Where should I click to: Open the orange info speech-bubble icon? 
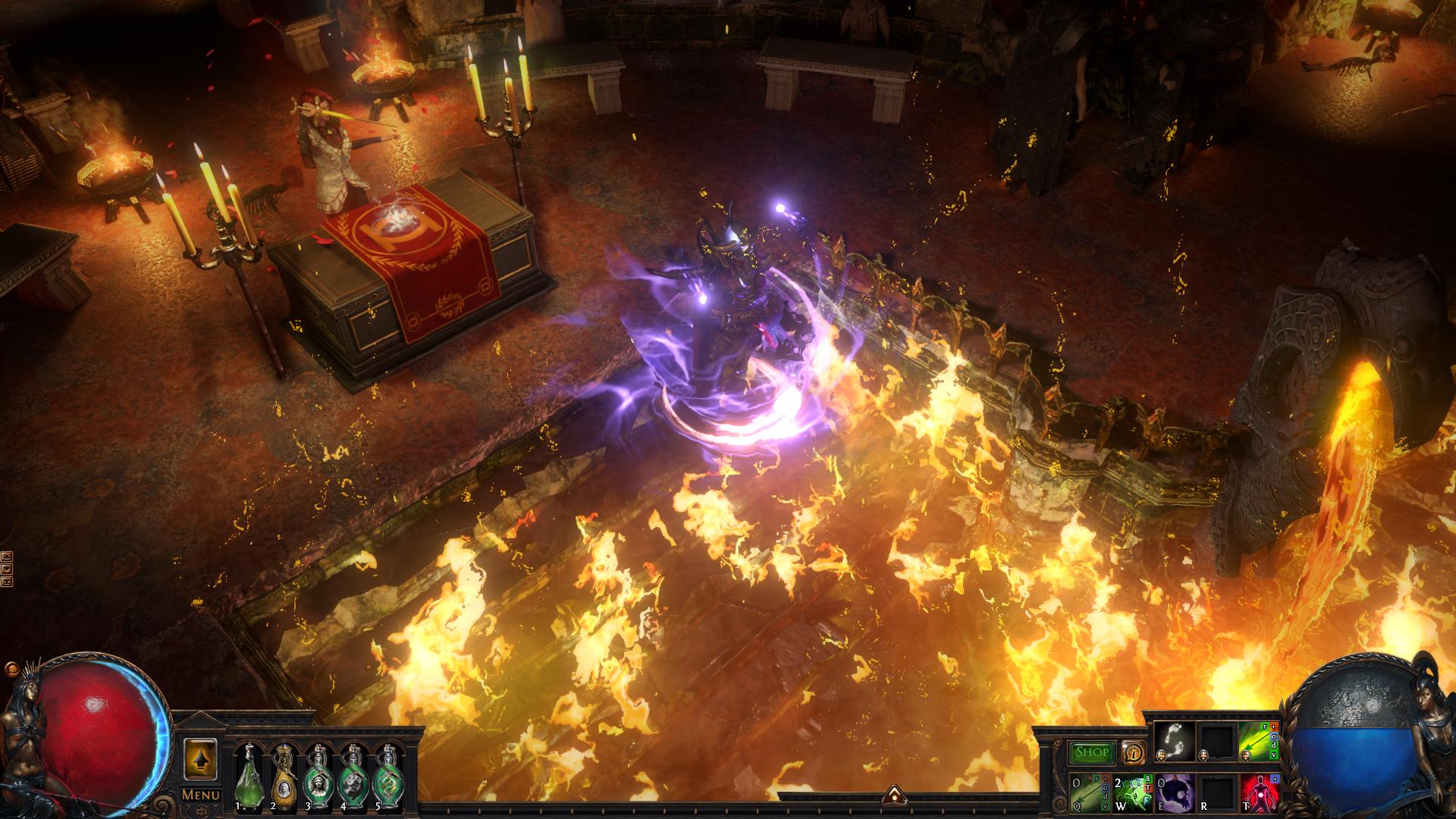click(x=1133, y=752)
